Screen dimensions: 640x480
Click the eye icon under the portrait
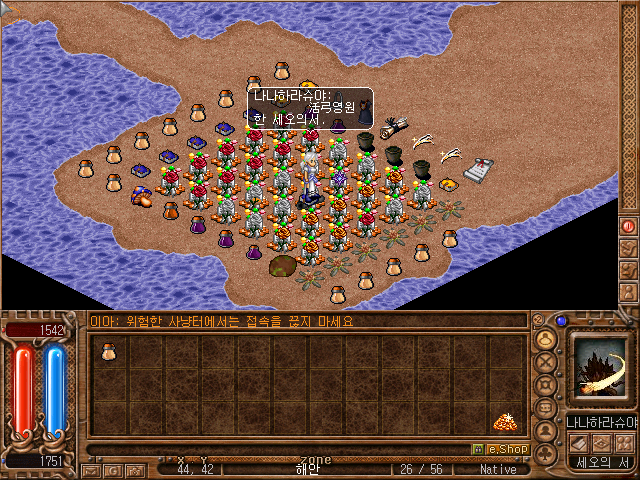coord(601,443)
